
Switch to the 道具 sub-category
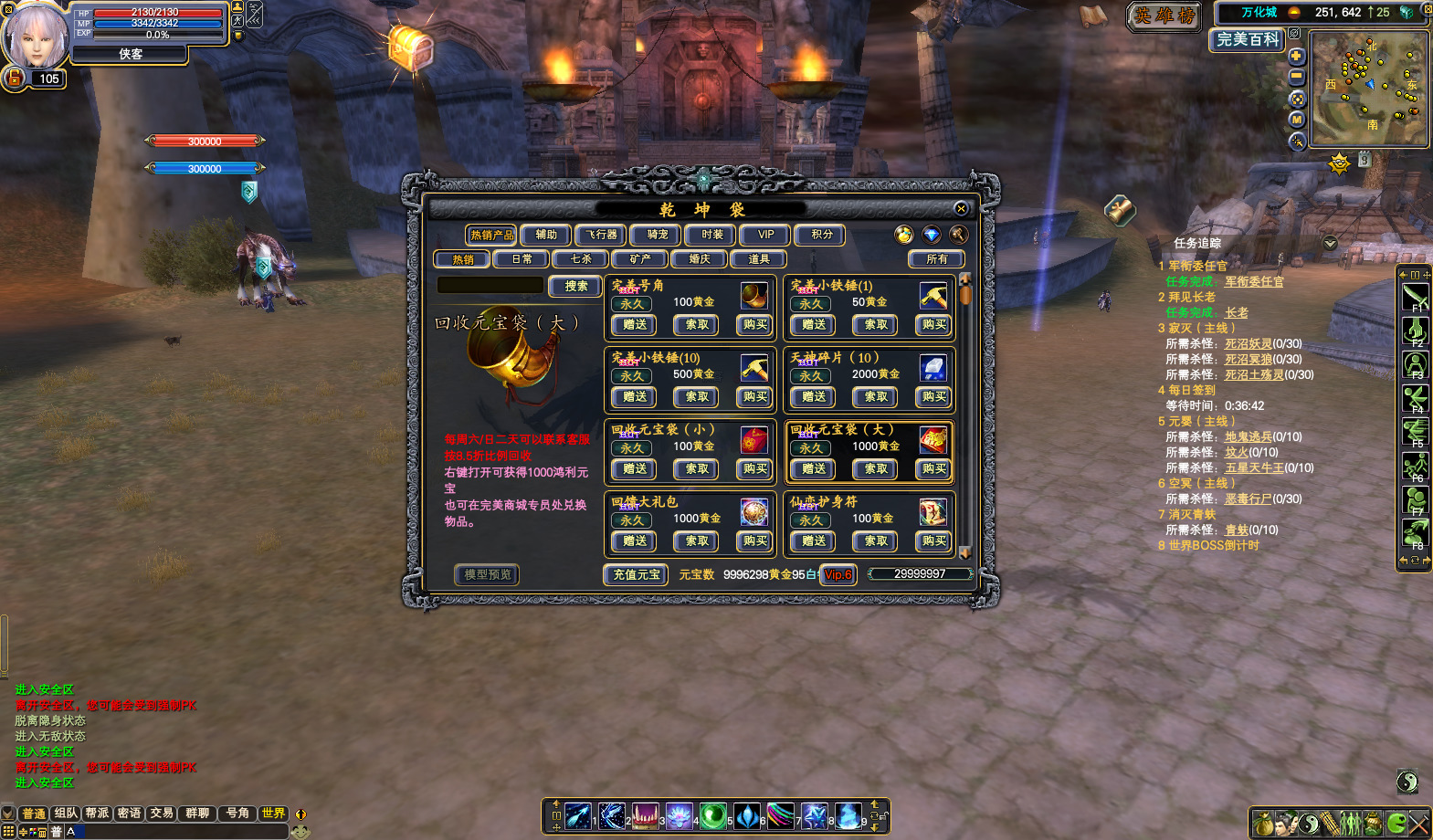point(759,259)
